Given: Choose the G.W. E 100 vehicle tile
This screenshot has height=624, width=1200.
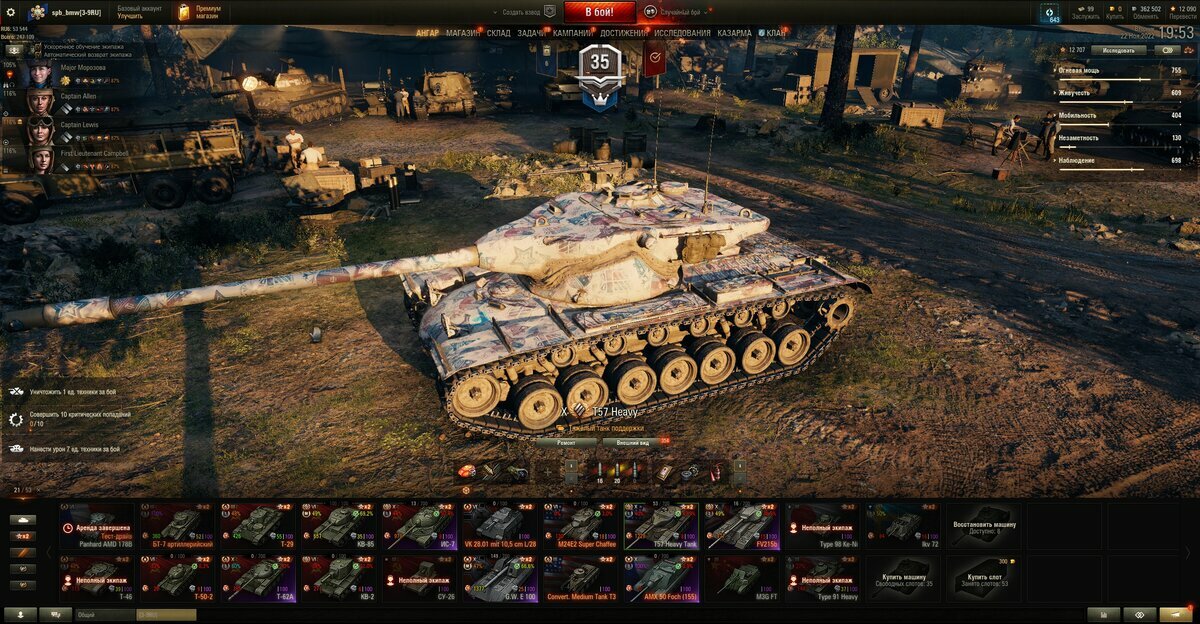Looking at the screenshot, I should click(500, 578).
